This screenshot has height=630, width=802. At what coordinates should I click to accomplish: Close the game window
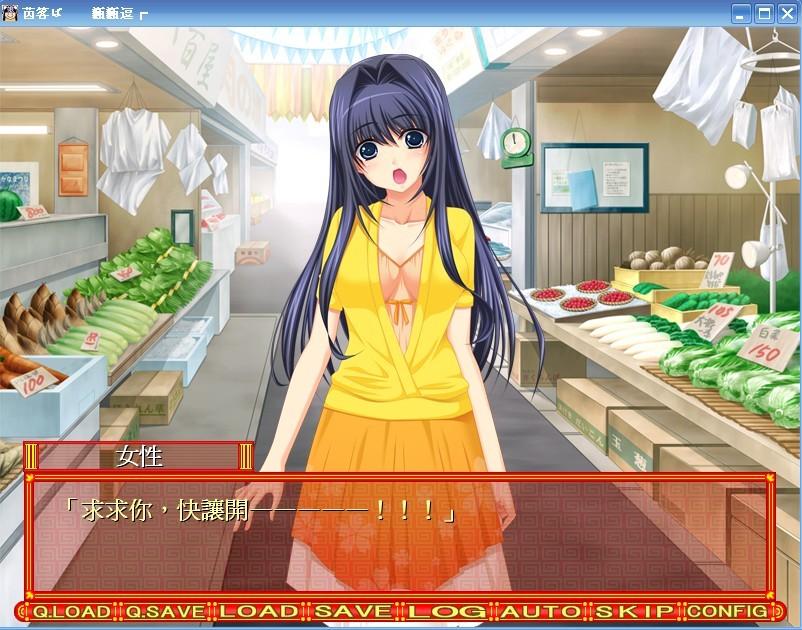[787, 14]
